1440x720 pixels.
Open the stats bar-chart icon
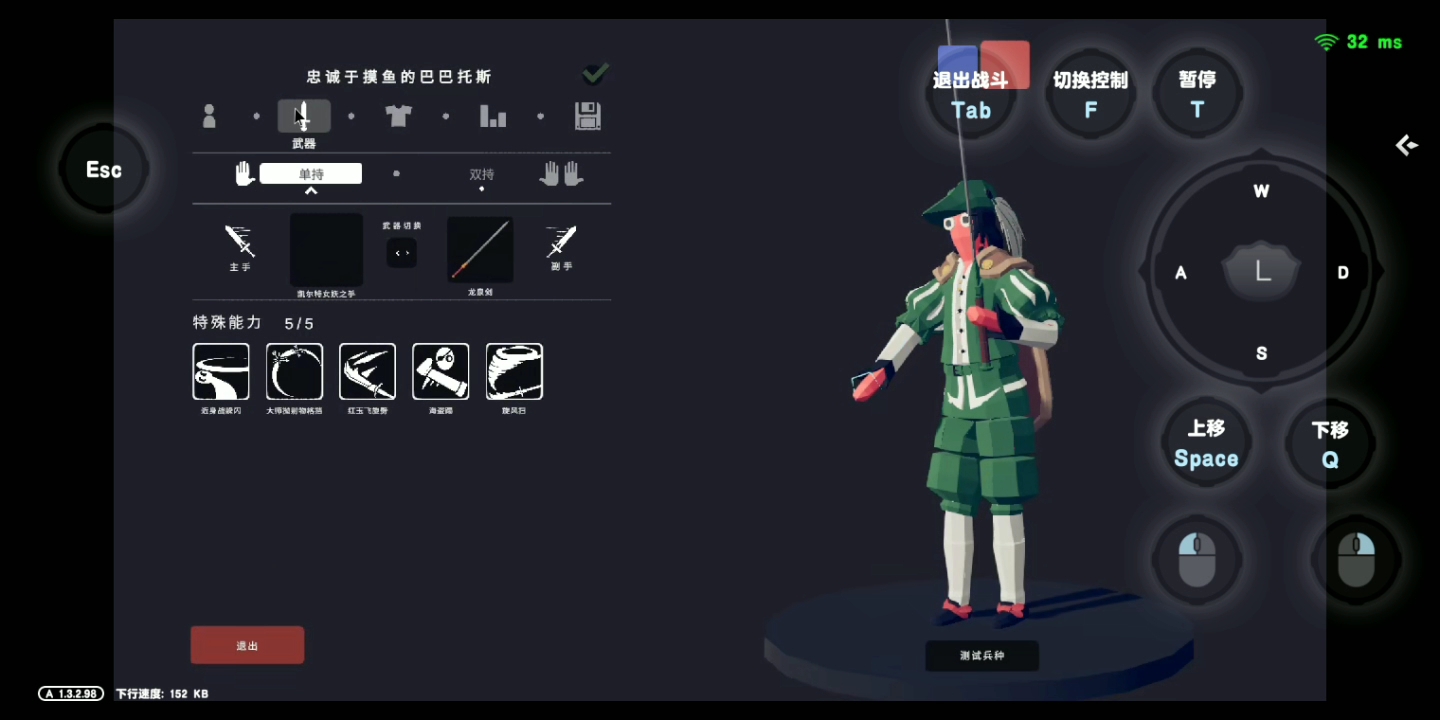[x=492, y=116]
